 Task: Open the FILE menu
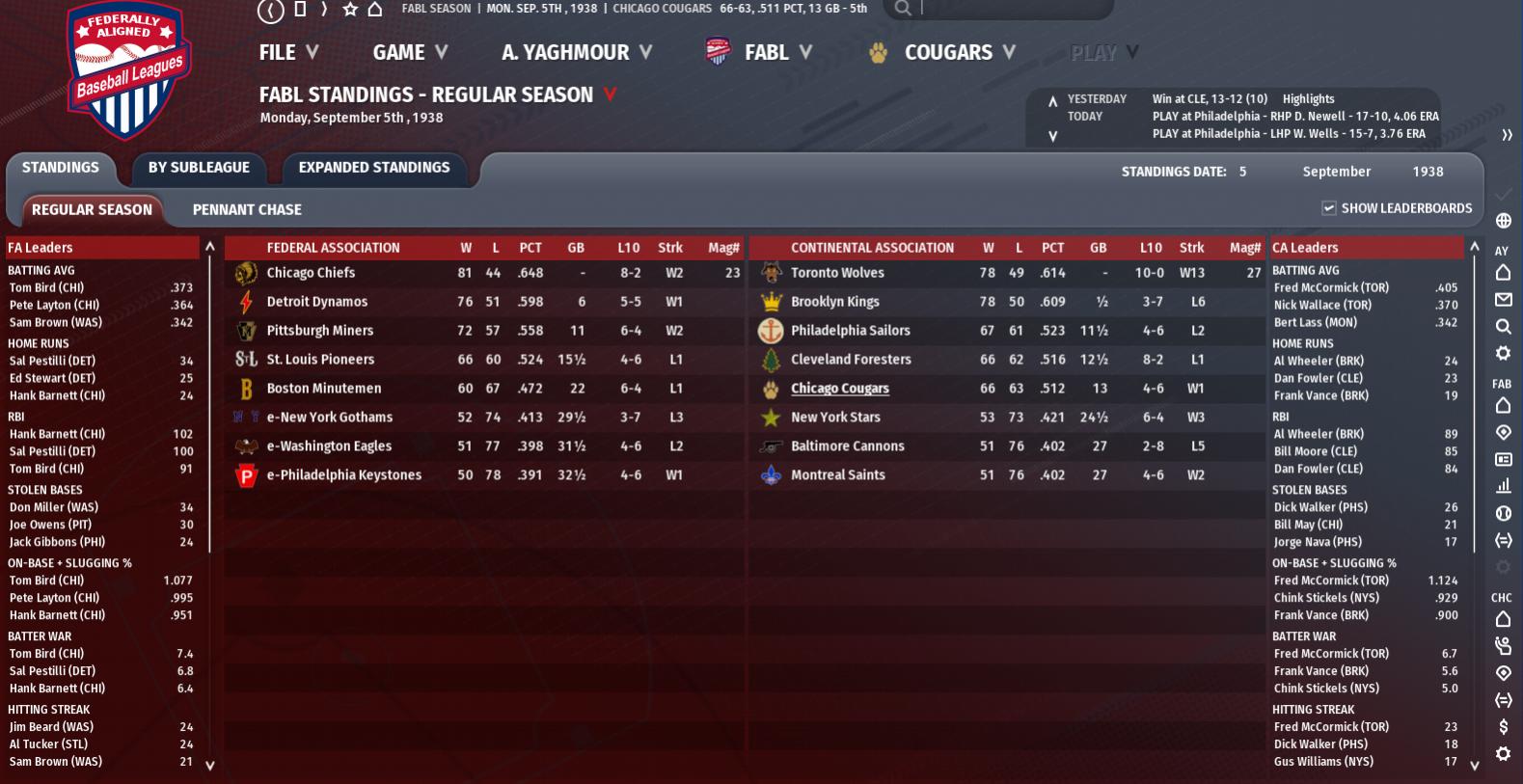pyautogui.click(x=287, y=53)
